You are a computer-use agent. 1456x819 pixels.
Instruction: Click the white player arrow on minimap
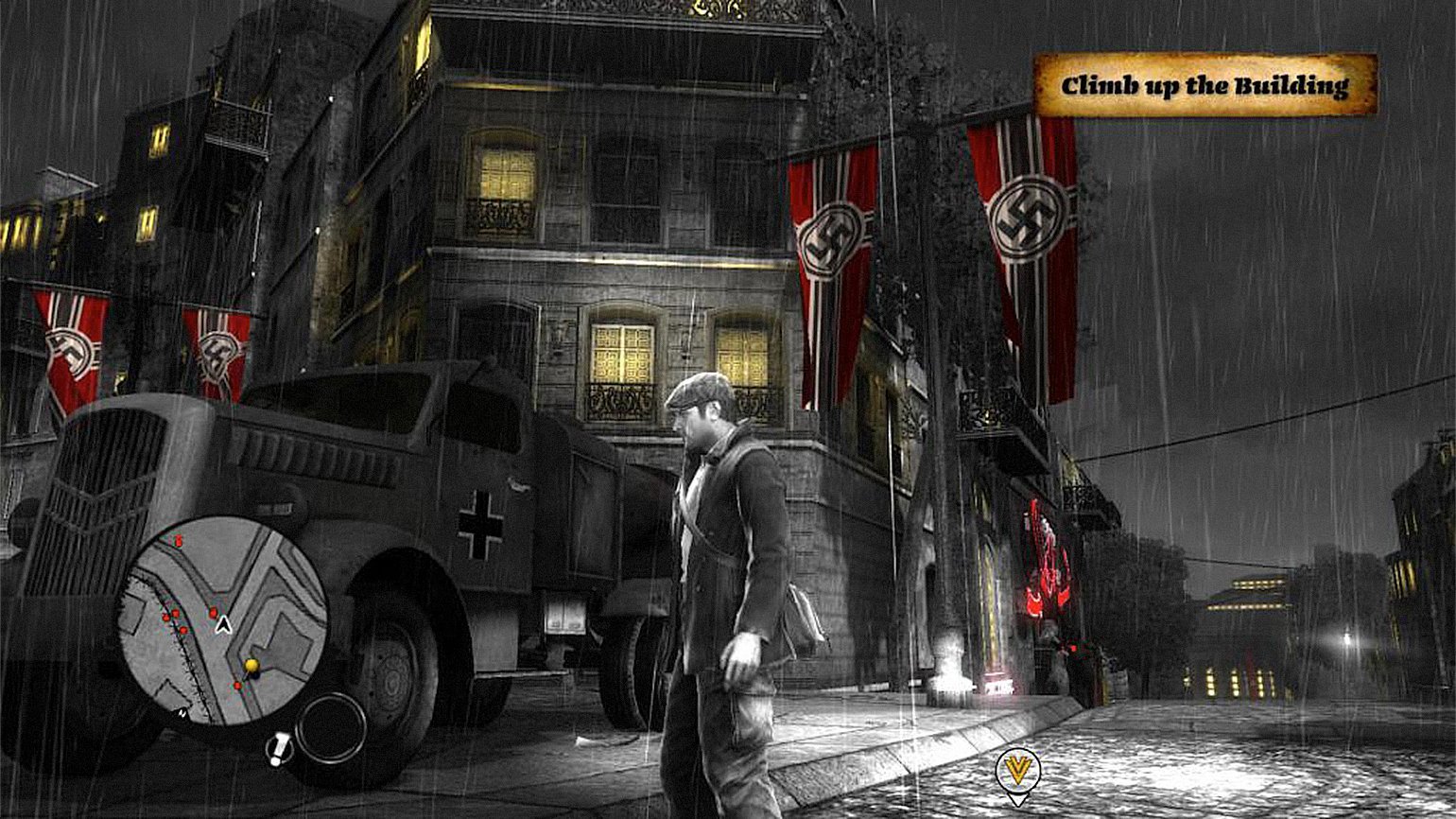pyautogui.click(x=223, y=623)
